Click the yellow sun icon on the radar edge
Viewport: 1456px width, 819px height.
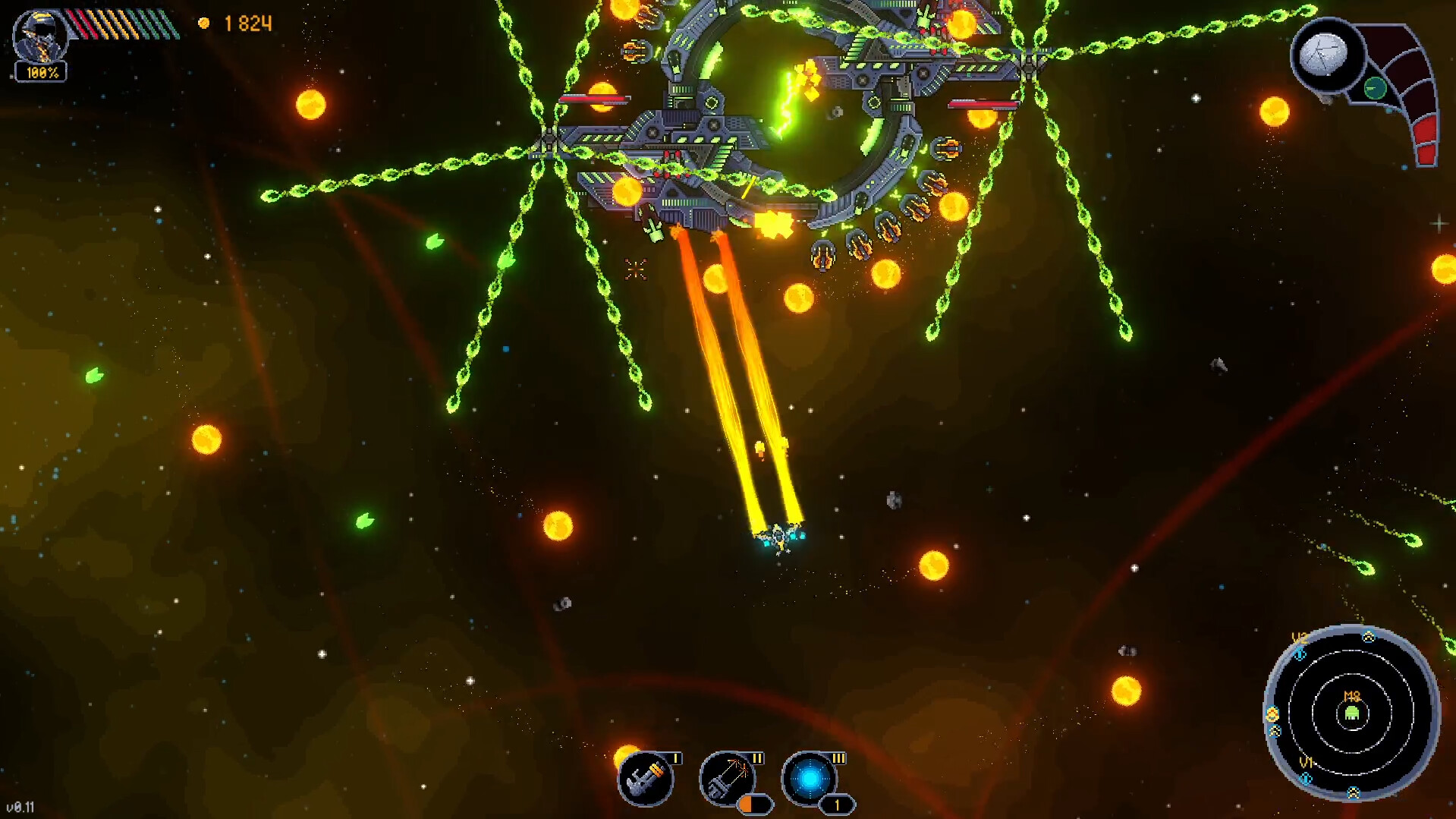click(1272, 712)
